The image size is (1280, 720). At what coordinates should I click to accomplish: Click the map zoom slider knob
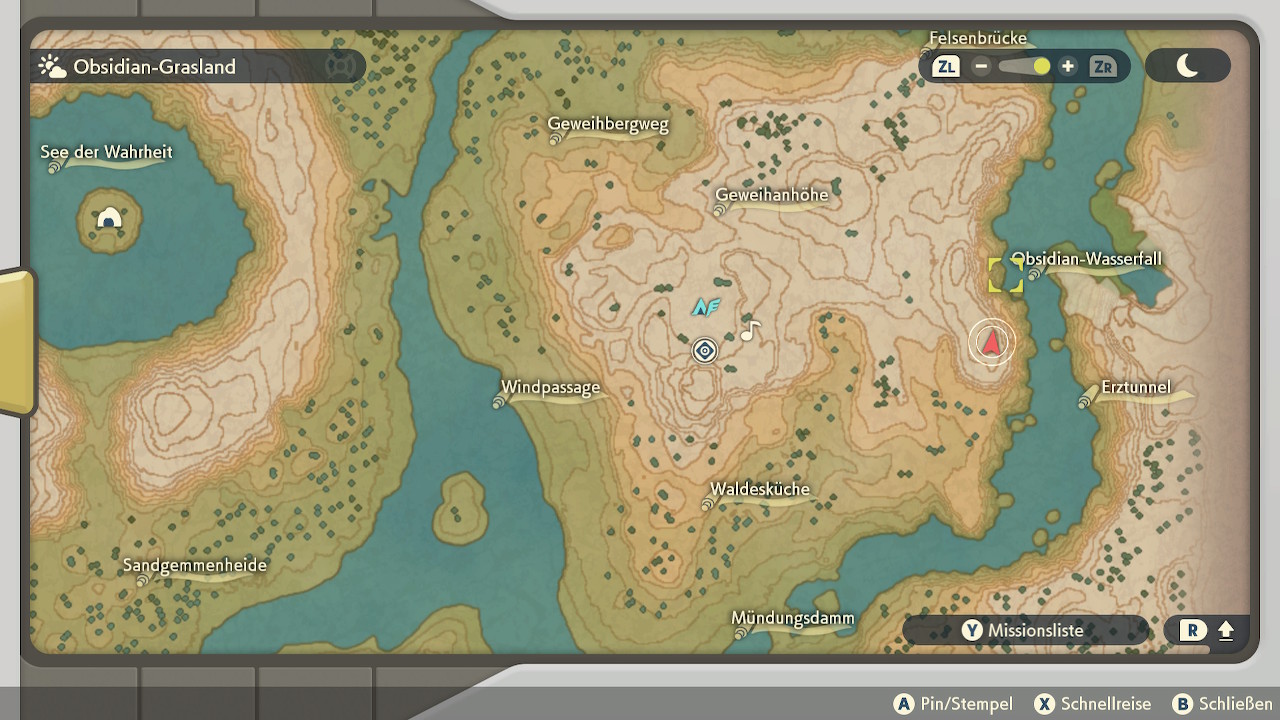(x=1041, y=67)
